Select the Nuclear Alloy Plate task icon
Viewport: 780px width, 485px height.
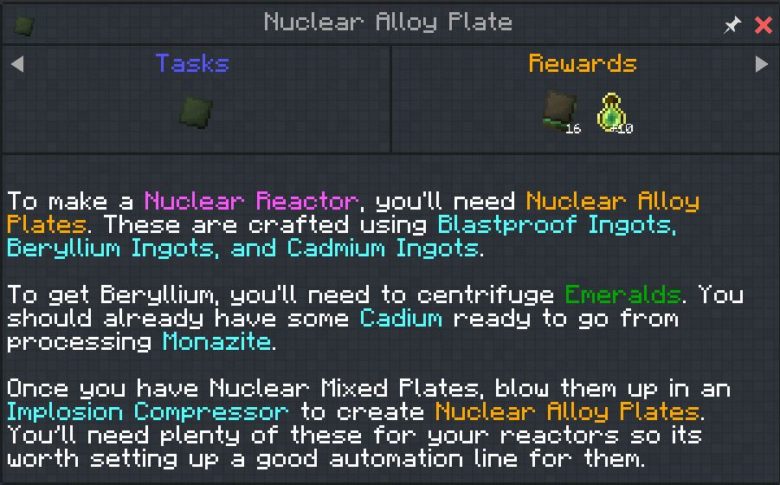tap(193, 110)
